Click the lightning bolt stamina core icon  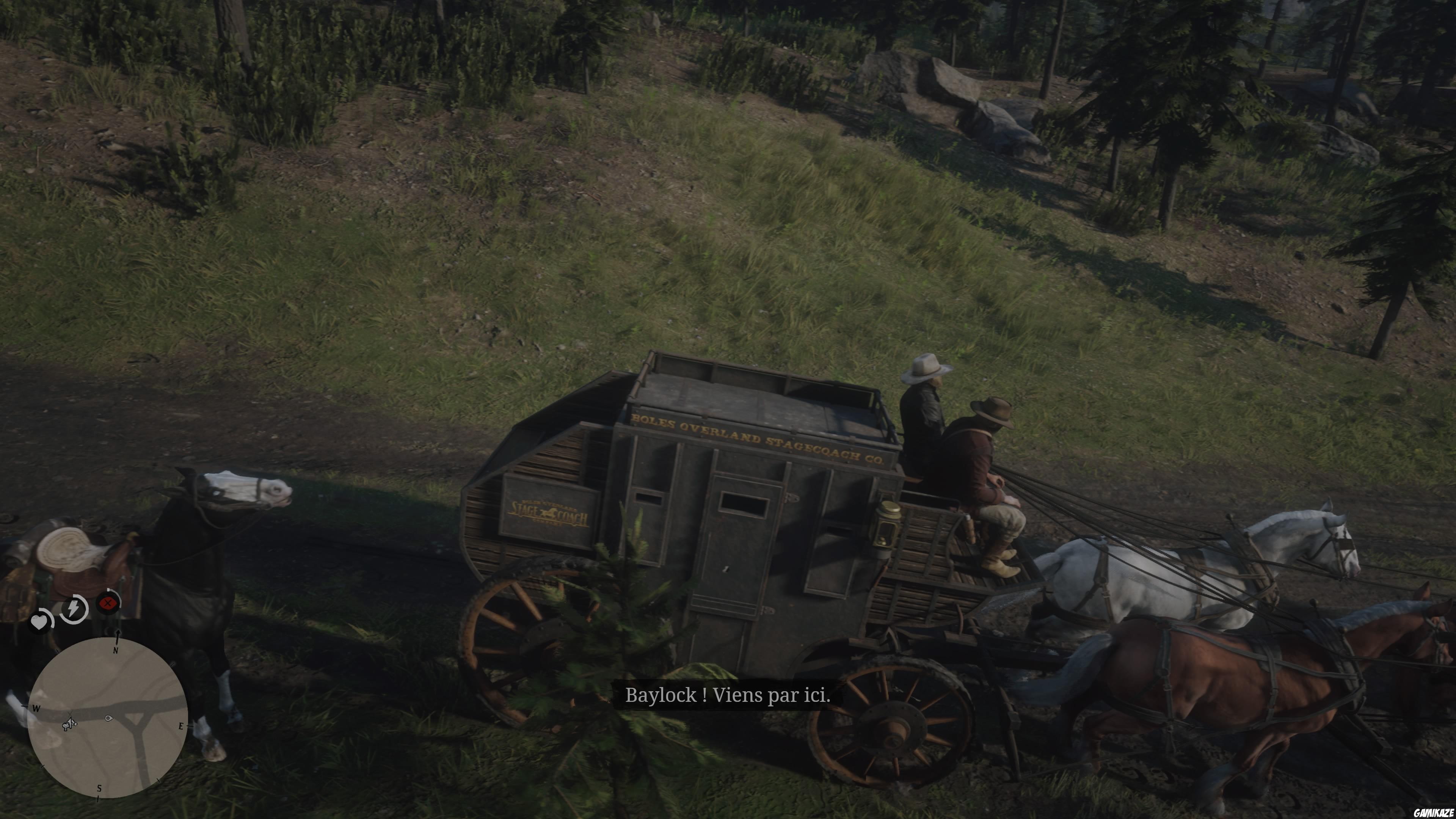73,609
